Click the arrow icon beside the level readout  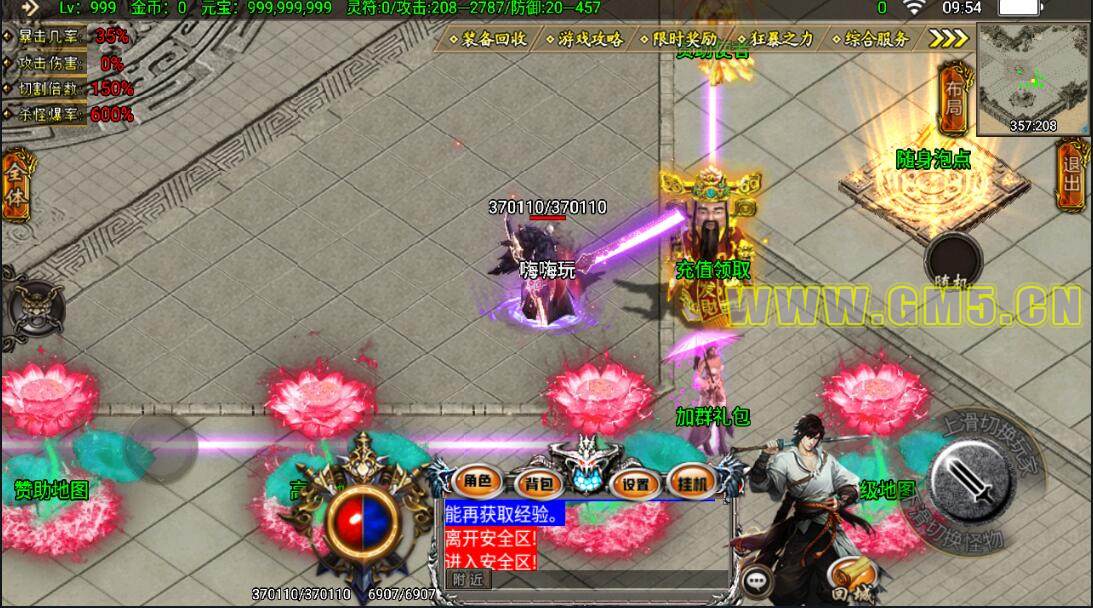pos(29,8)
